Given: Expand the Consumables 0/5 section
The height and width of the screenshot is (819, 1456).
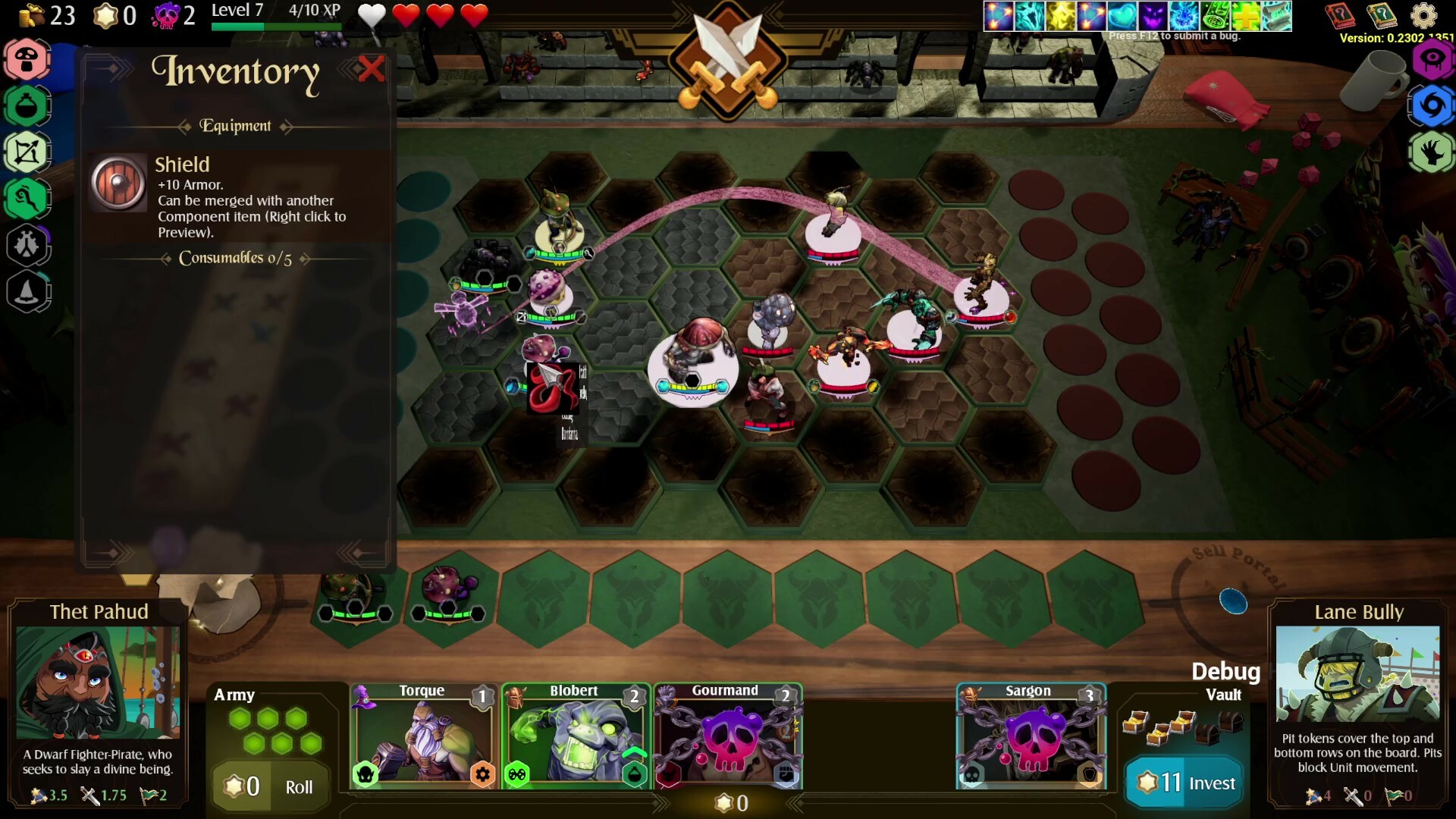Looking at the screenshot, I should tap(236, 259).
